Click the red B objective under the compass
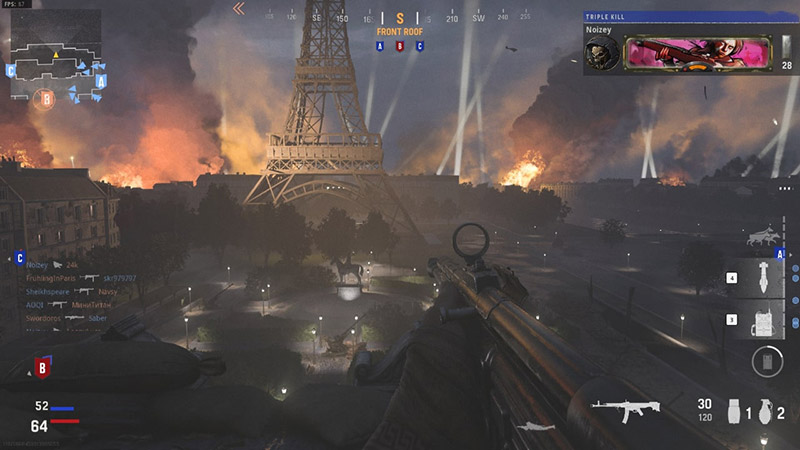Screen dimensions: 800x450 (x=400, y=46)
